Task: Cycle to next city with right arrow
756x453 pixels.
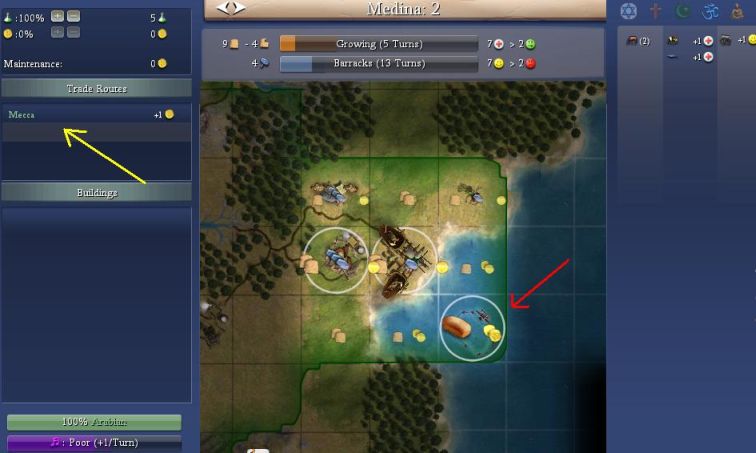Action: (238, 8)
